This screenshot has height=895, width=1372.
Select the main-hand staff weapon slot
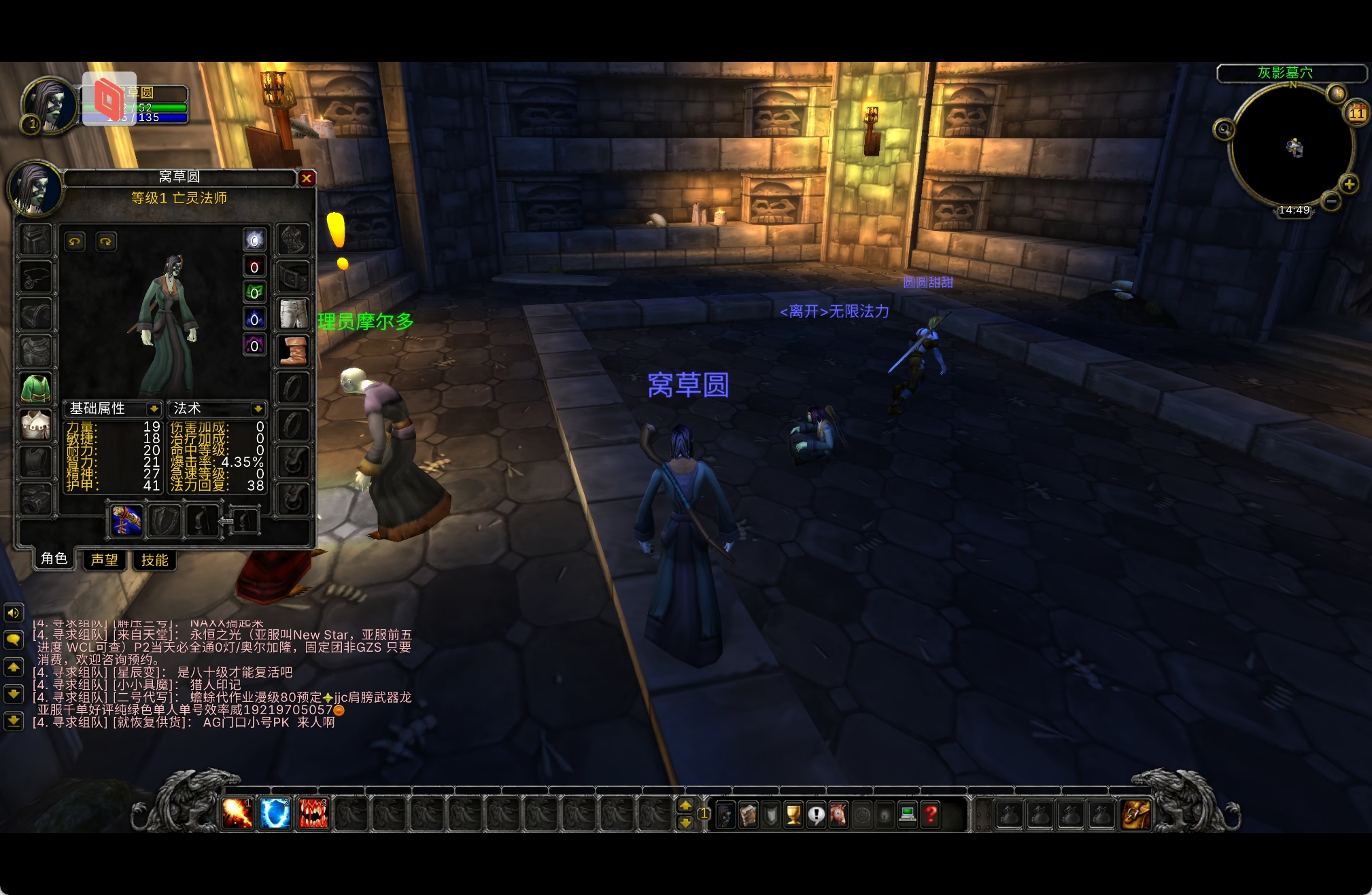point(127,521)
